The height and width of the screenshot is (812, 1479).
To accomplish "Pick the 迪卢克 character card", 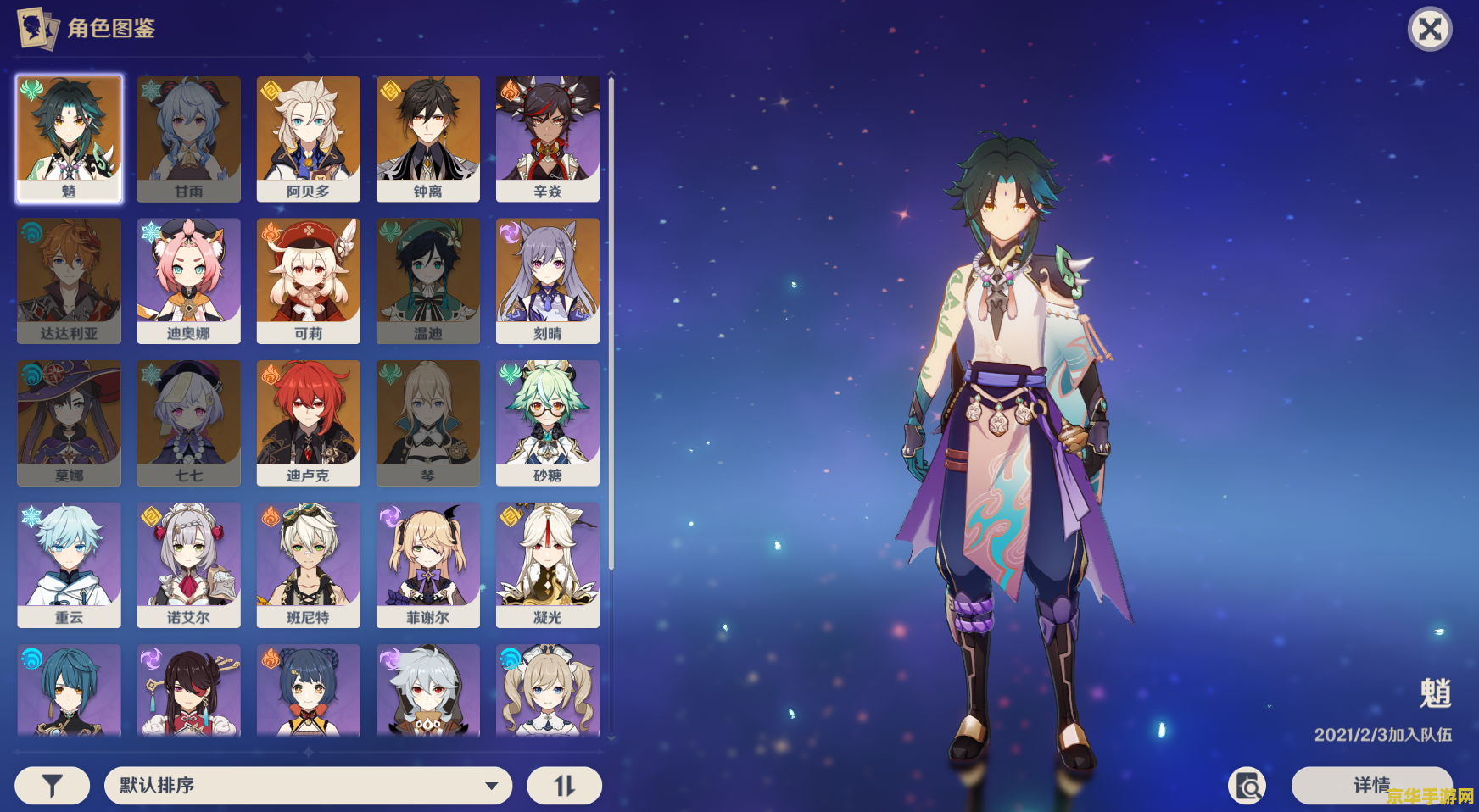I will pos(308,423).
